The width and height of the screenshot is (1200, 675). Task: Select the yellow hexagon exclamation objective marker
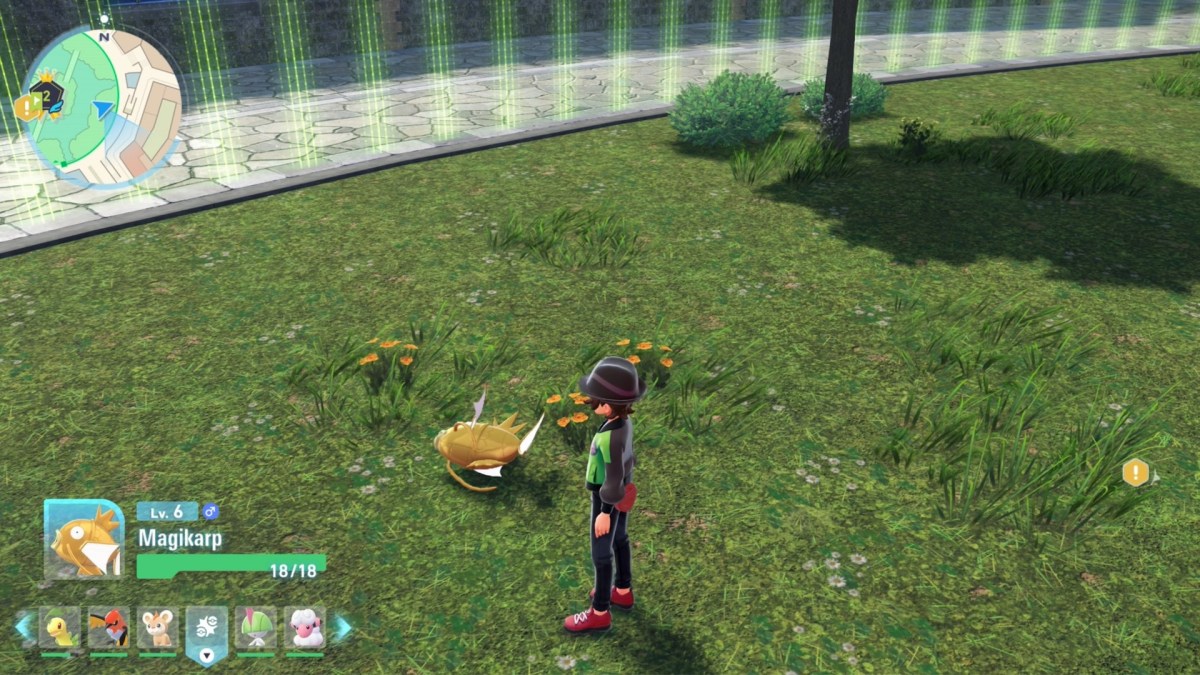point(1135,472)
